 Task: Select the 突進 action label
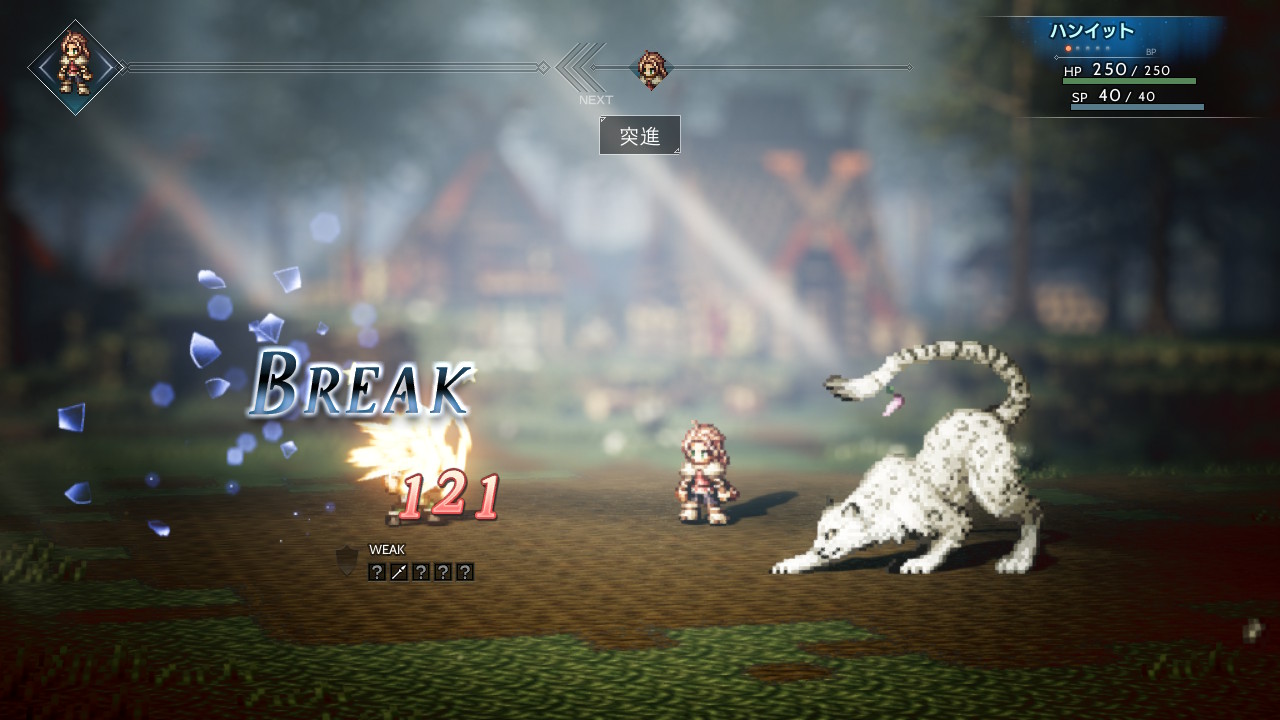[x=640, y=135]
